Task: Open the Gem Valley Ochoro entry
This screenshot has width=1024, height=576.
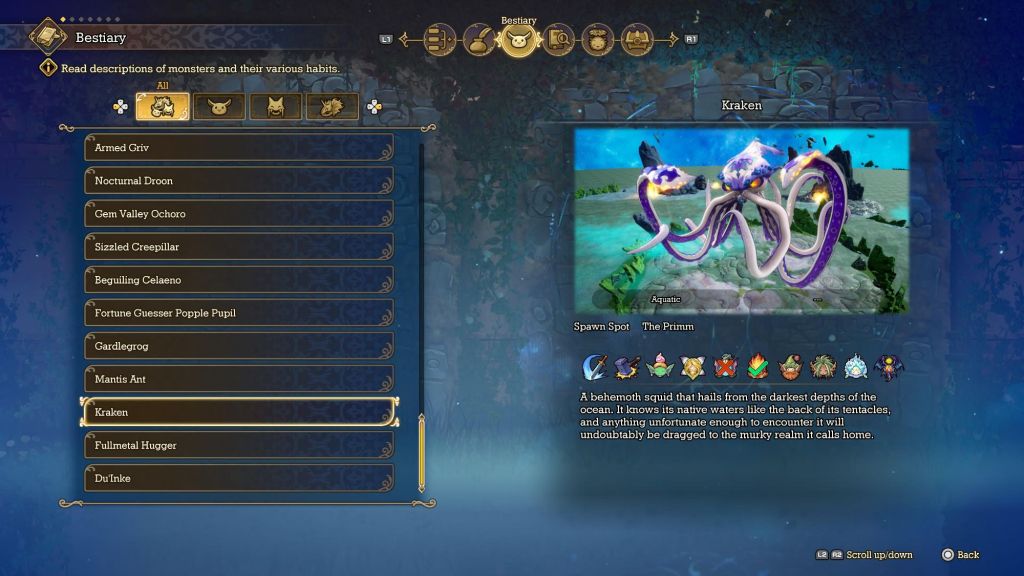Action: (238, 214)
